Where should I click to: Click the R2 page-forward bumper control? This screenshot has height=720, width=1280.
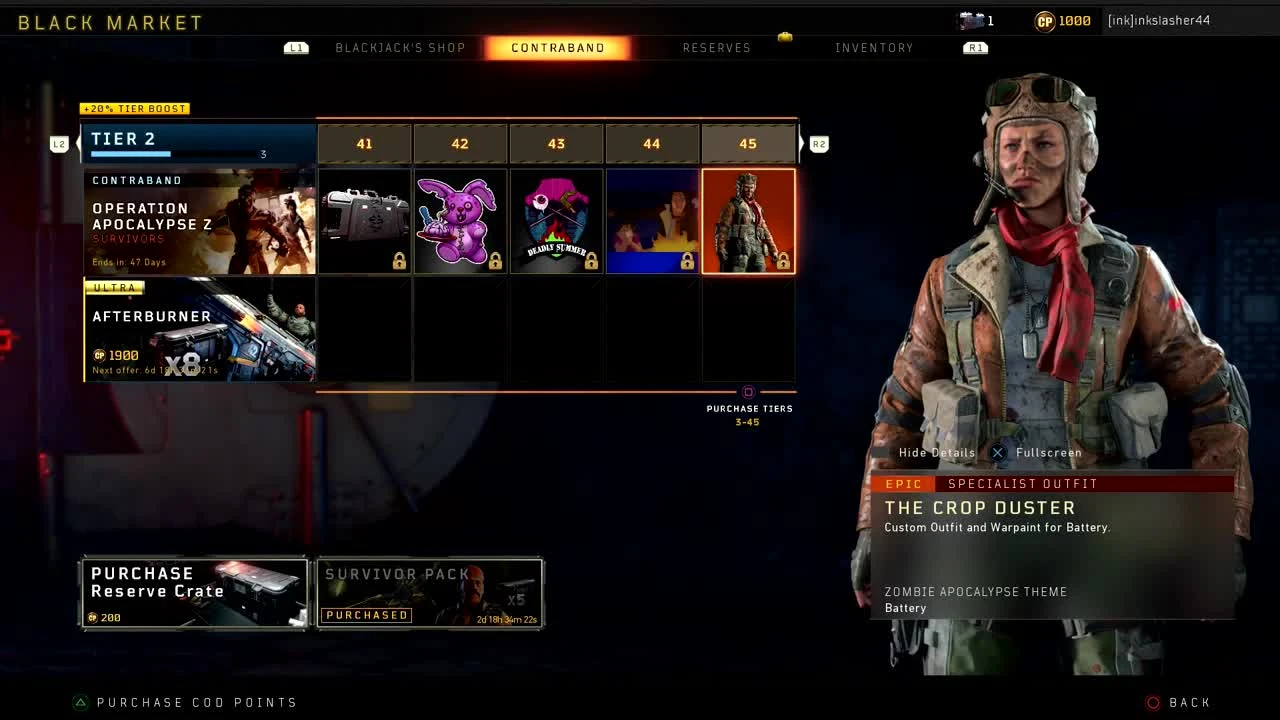(819, 143)
